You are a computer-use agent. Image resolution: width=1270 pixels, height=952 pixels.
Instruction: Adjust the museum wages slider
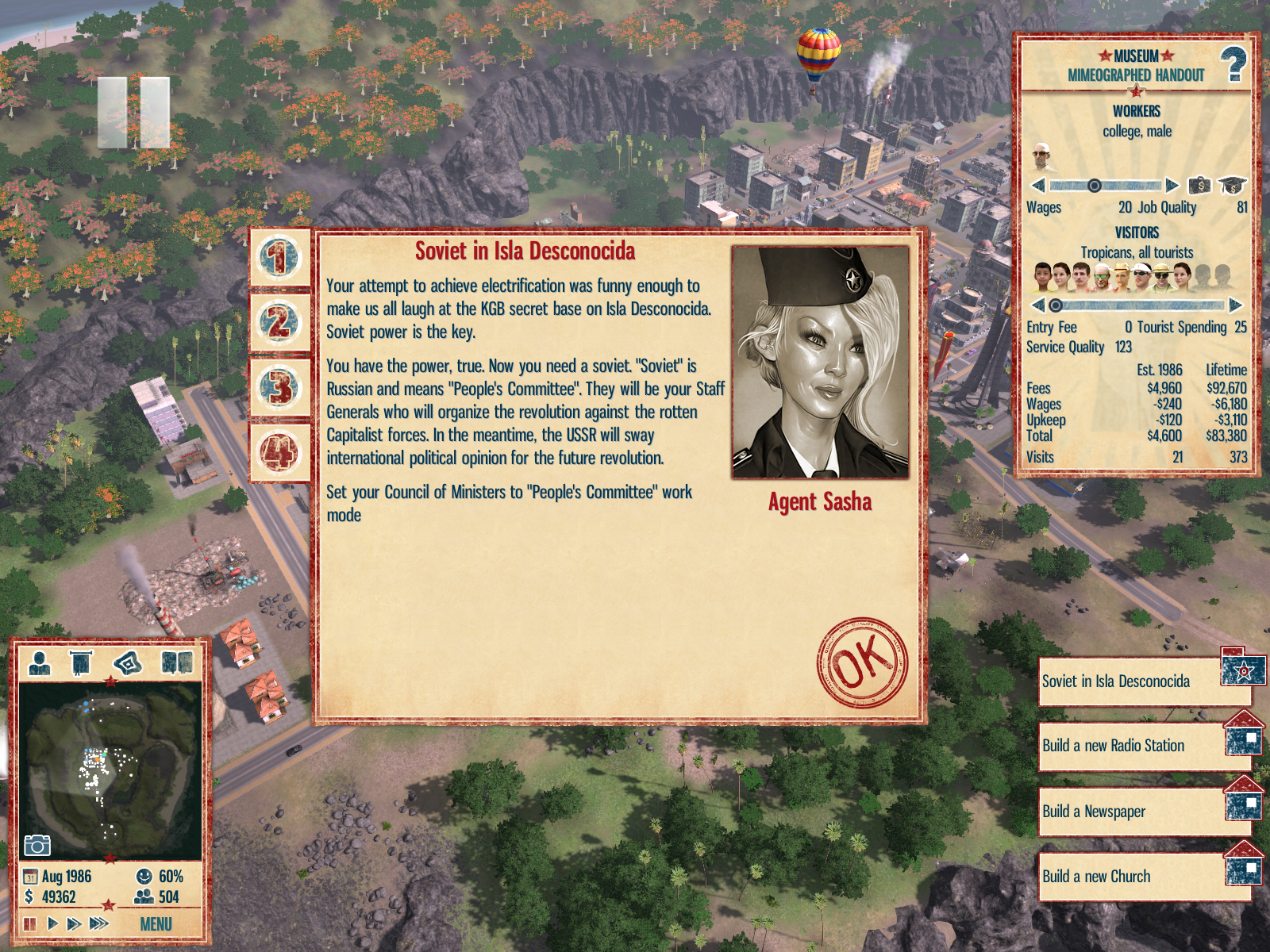(1095, 186)
